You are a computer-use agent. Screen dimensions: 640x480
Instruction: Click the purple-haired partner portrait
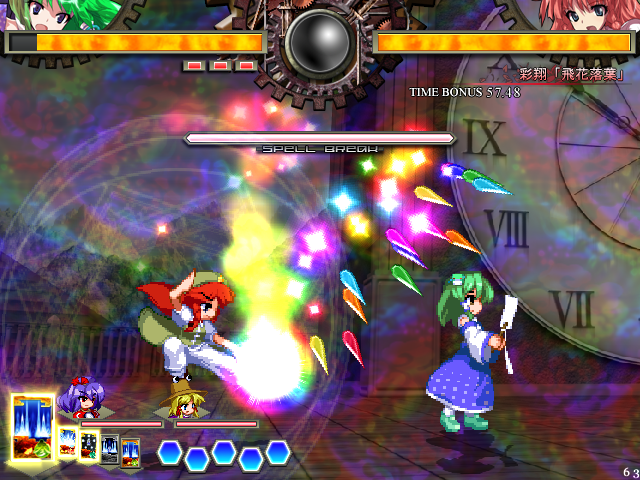[x=78, y=399]
